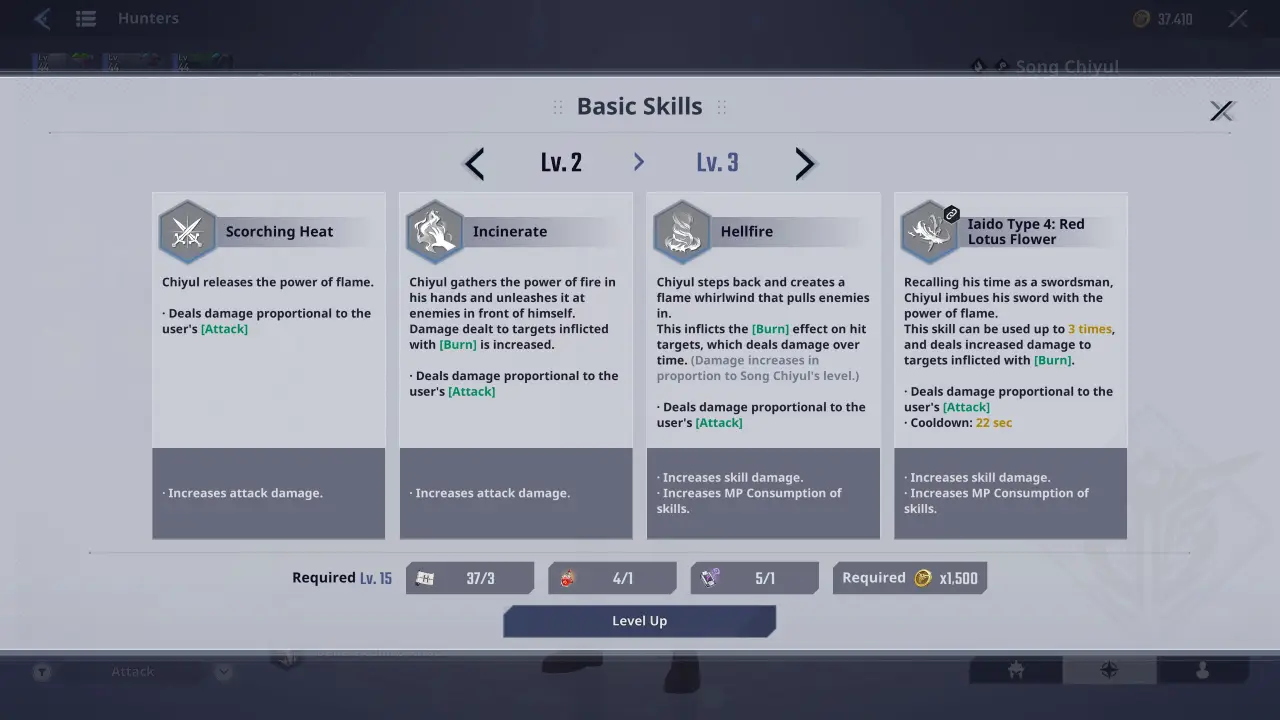Select the Lv. 2 label
This screenshot has width=1280, height=720.
click(x=561, y=162)
